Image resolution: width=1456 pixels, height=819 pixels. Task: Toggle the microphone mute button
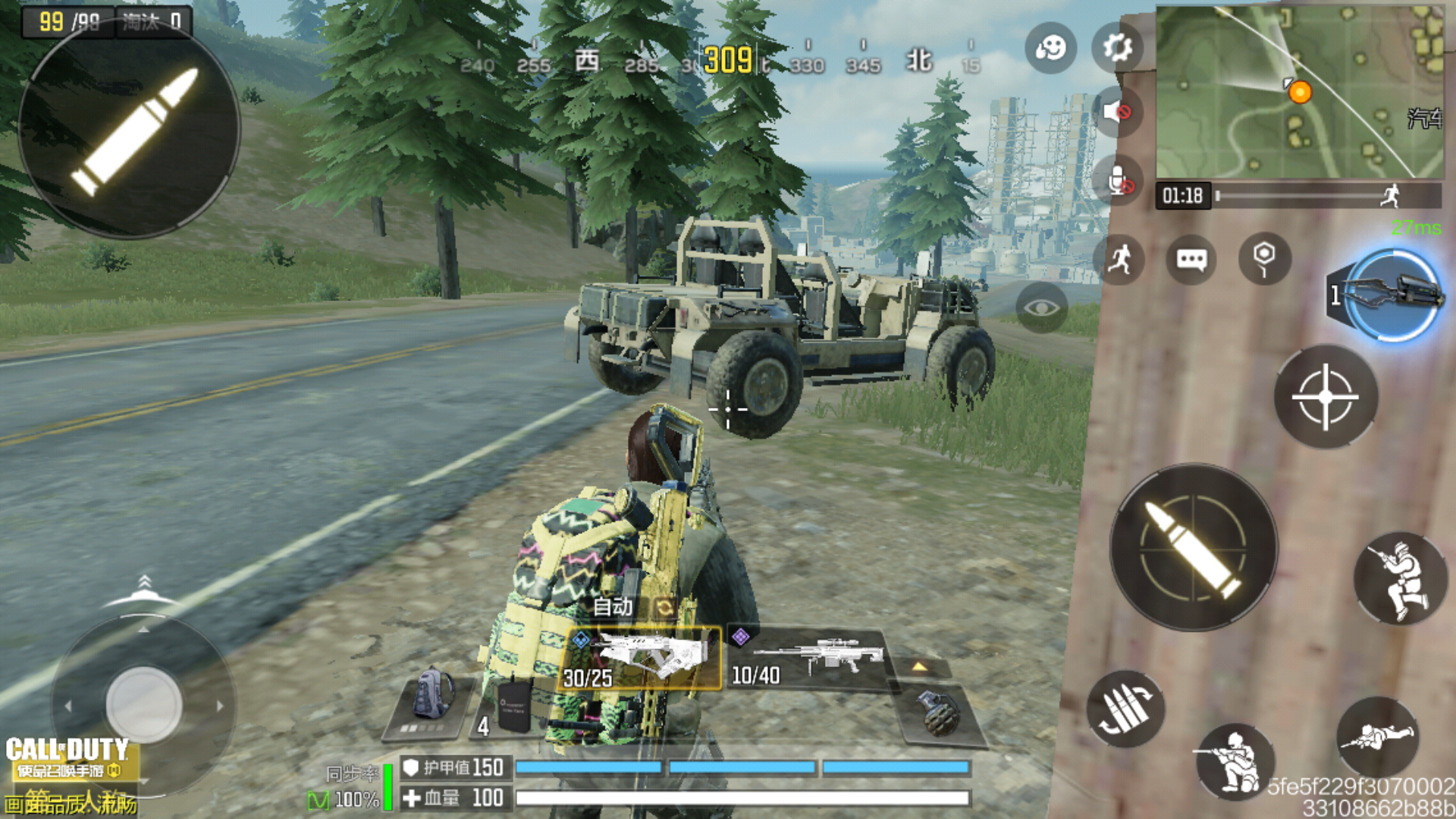click(x=1118, y=182)
